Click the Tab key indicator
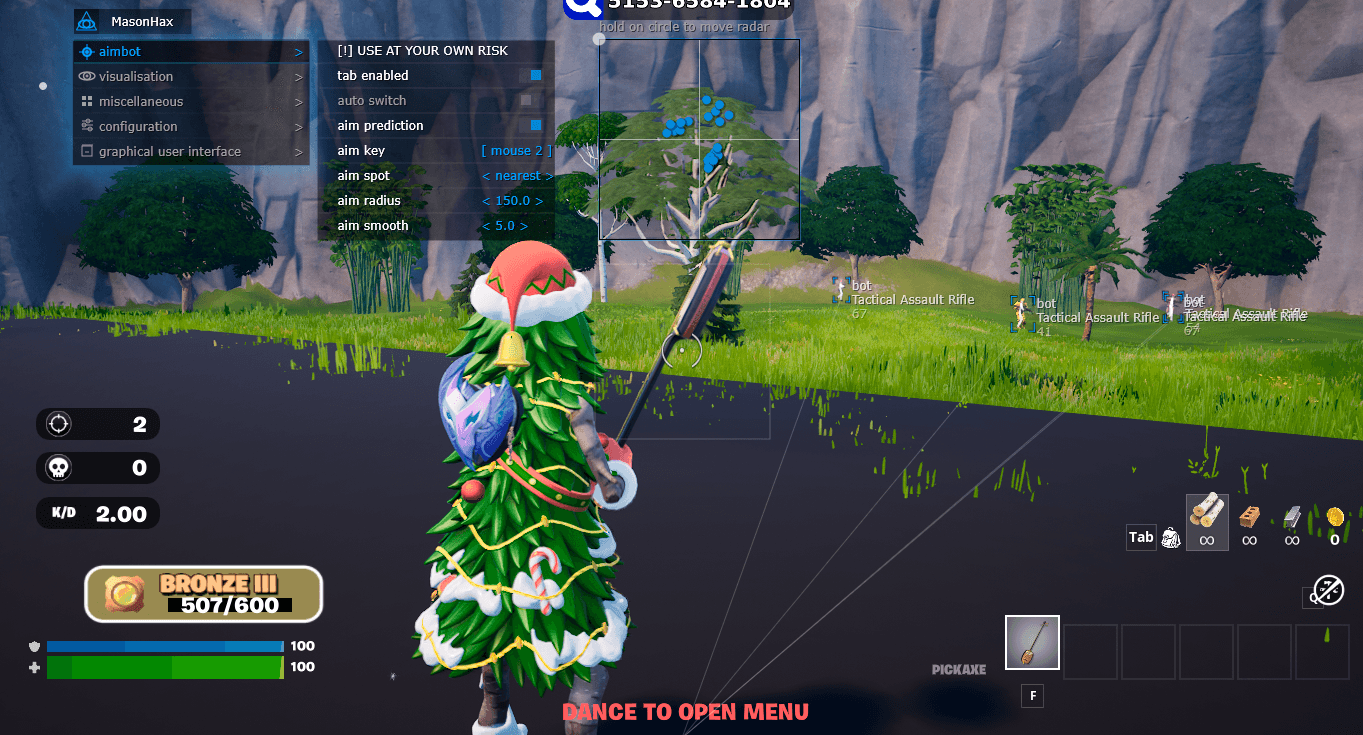 tap(1141, 537)
